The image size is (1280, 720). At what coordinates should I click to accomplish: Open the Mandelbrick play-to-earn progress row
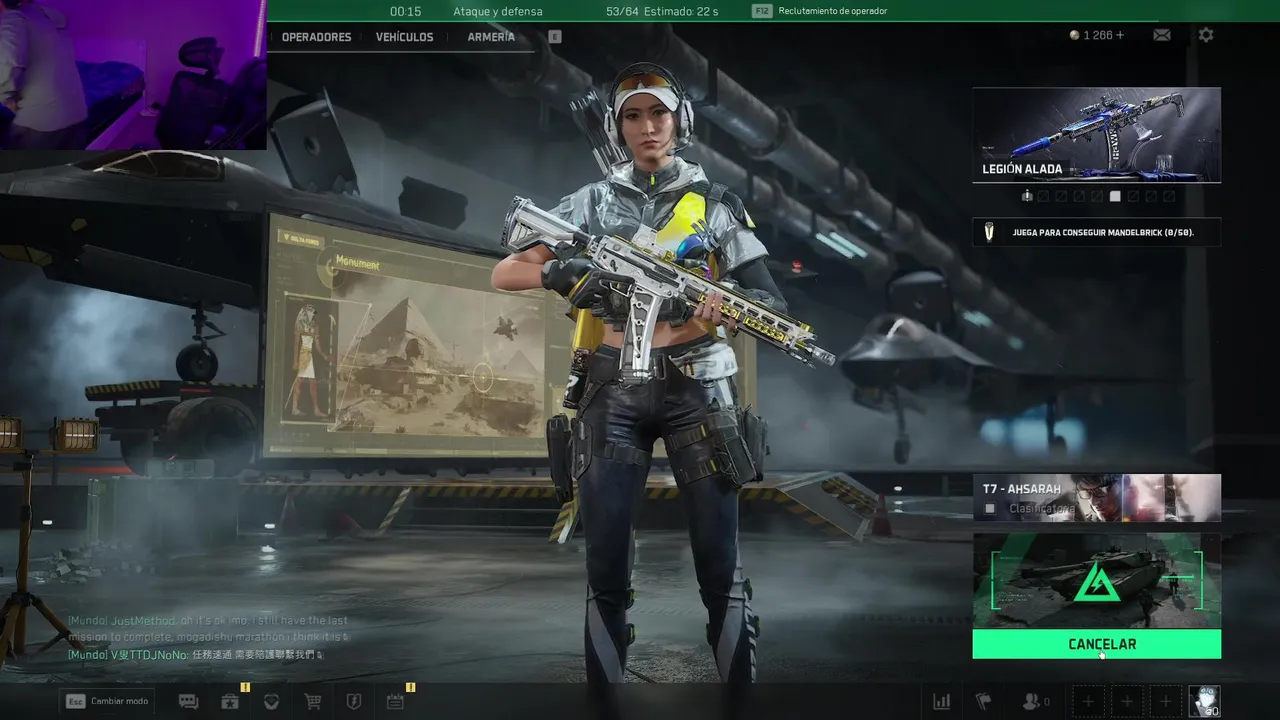pos(1096,232)
